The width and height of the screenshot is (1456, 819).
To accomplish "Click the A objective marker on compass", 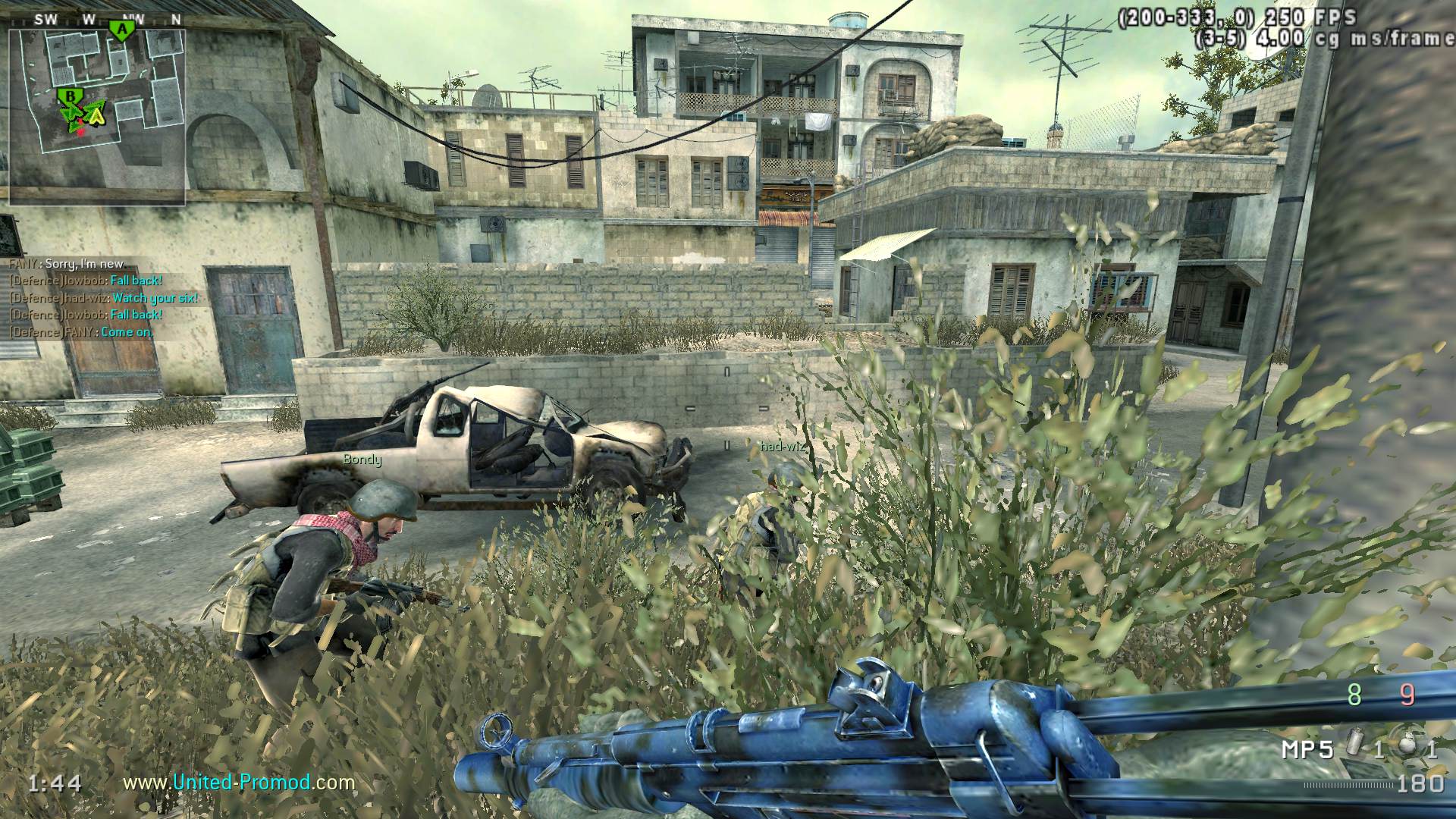I will (121, 30).
